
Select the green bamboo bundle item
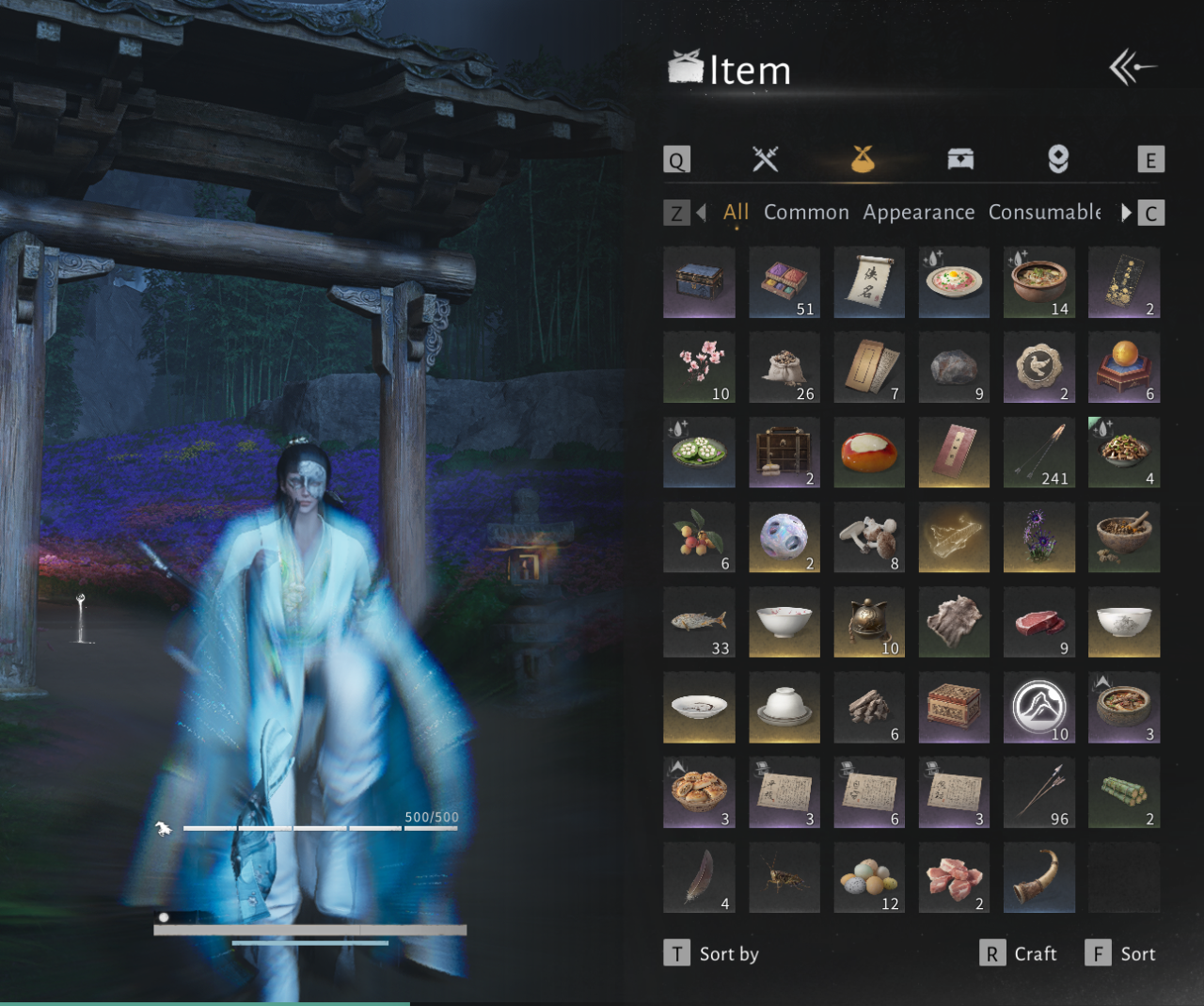click(1123, 792)
